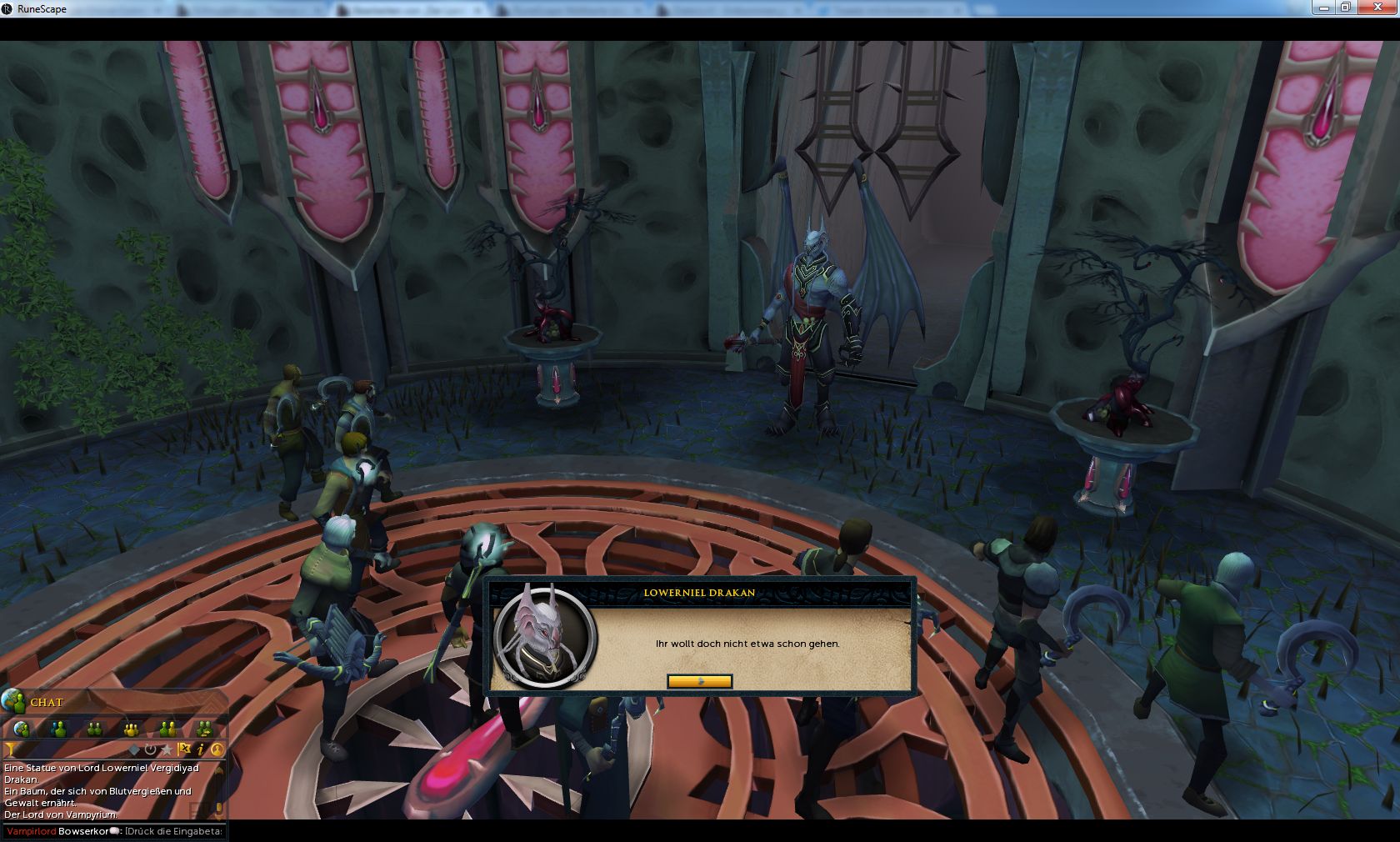Image resolution: width=1400 pixels, height=842 pixels.
Task: Open the three yellow figures chat tab
Action: tap(131, 729)
